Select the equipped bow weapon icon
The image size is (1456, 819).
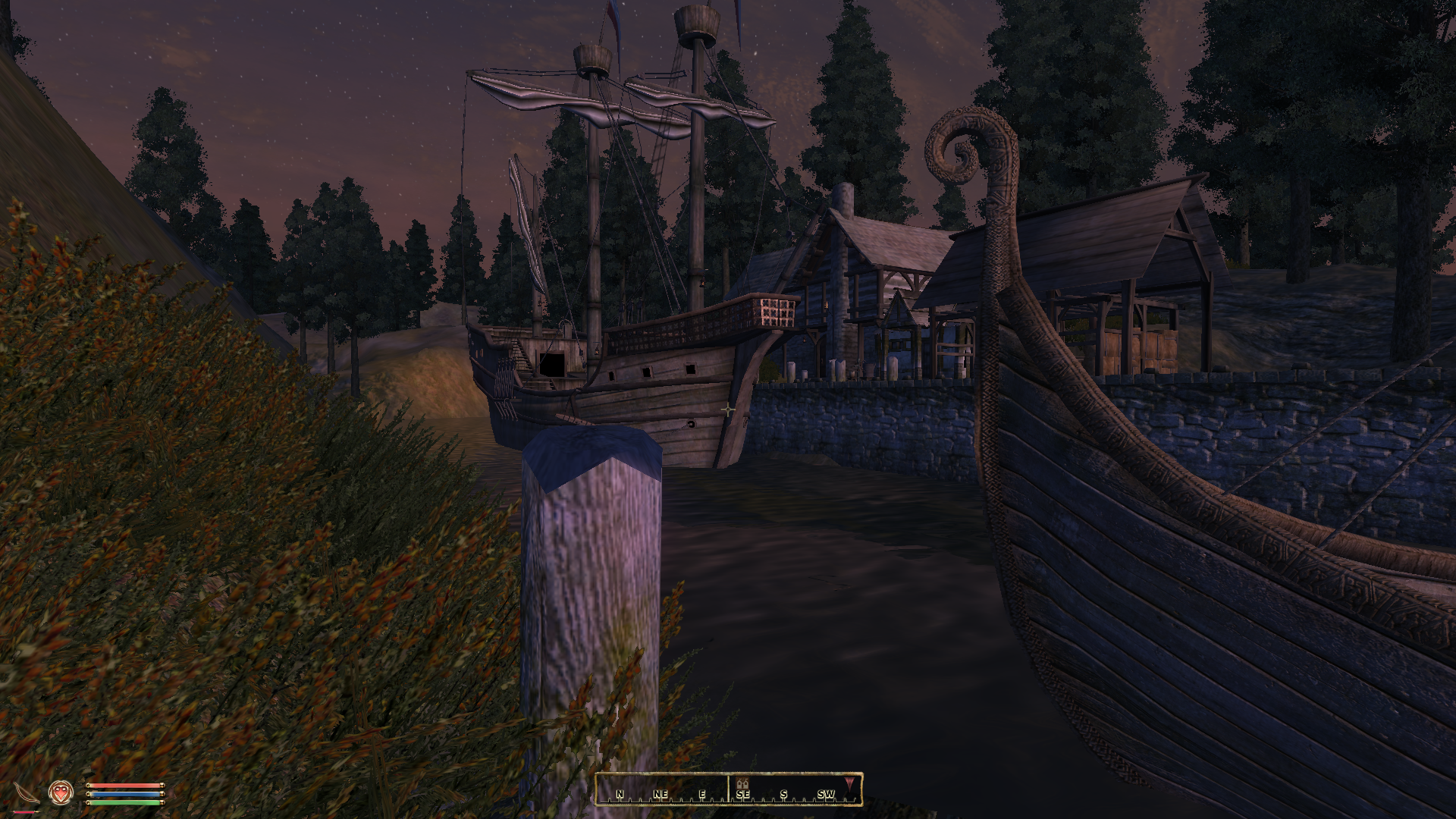(25, 793)
